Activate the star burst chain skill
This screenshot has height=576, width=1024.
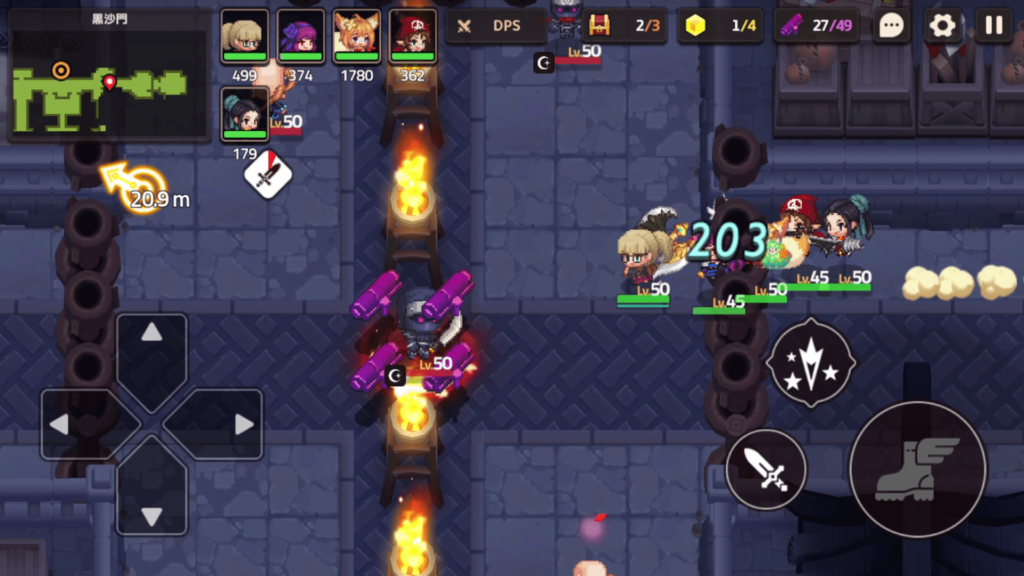810,362
